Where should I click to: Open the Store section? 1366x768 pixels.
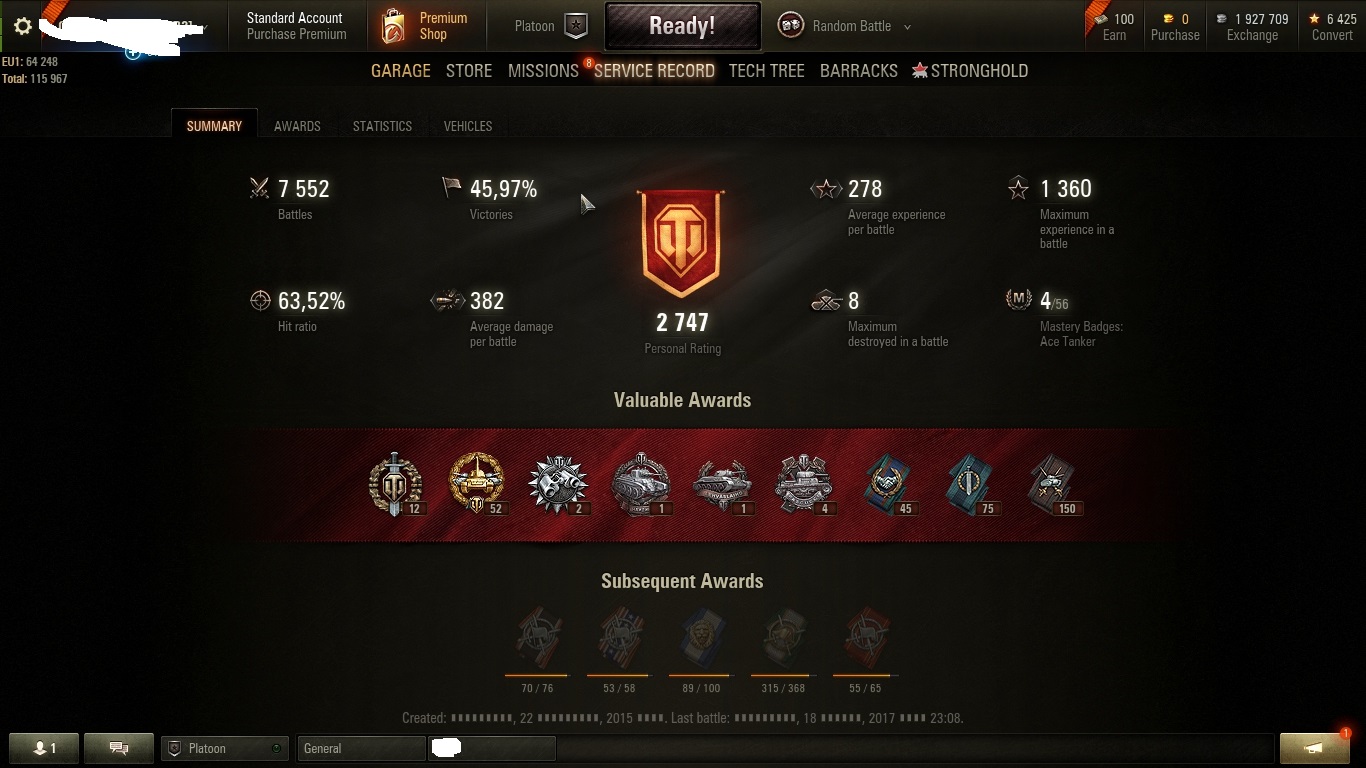[468, 71]
